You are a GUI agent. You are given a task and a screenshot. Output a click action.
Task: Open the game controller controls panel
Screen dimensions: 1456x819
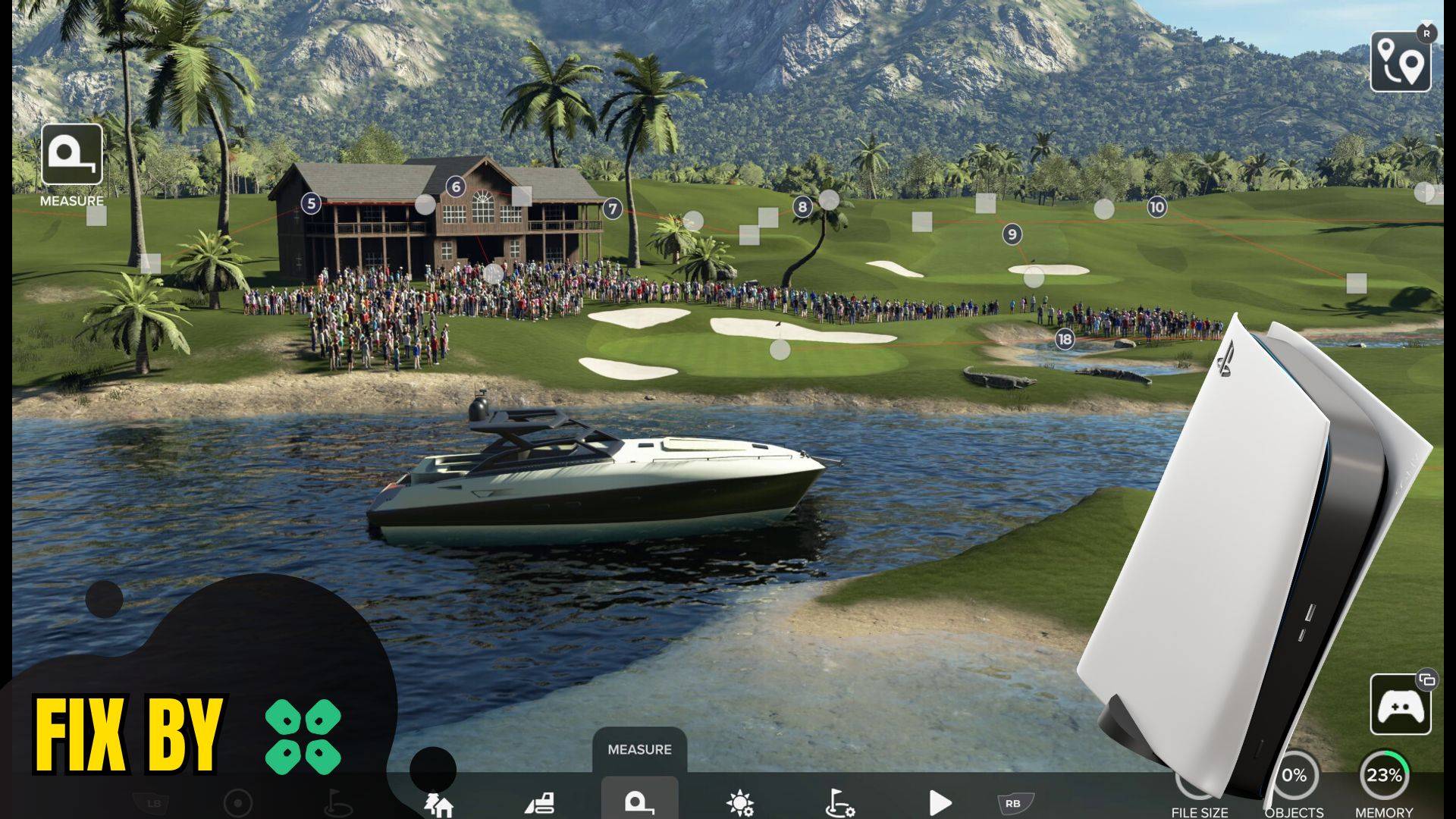1400,705
